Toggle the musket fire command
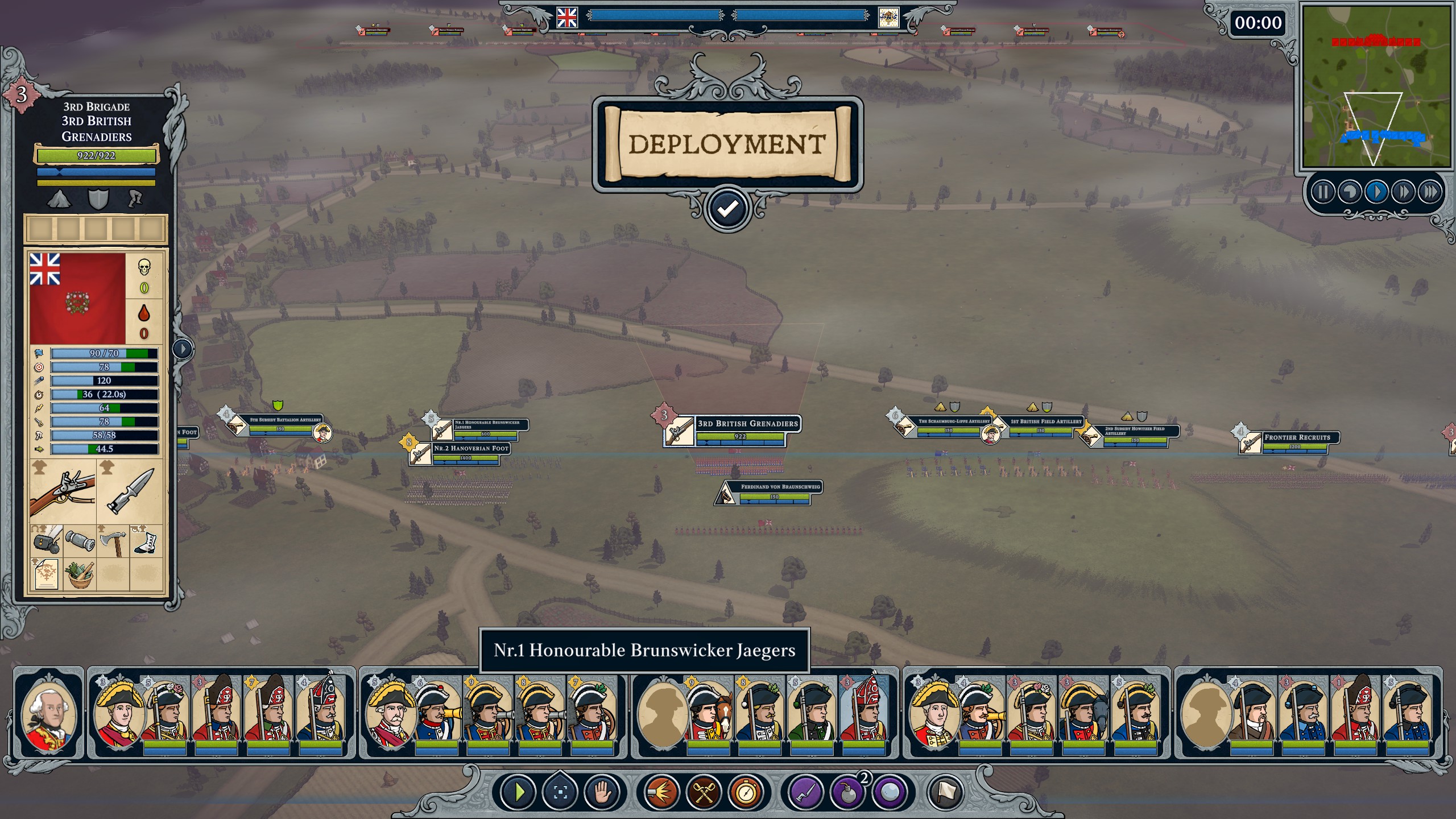The image size is (1456, 819). click(661, 792)
